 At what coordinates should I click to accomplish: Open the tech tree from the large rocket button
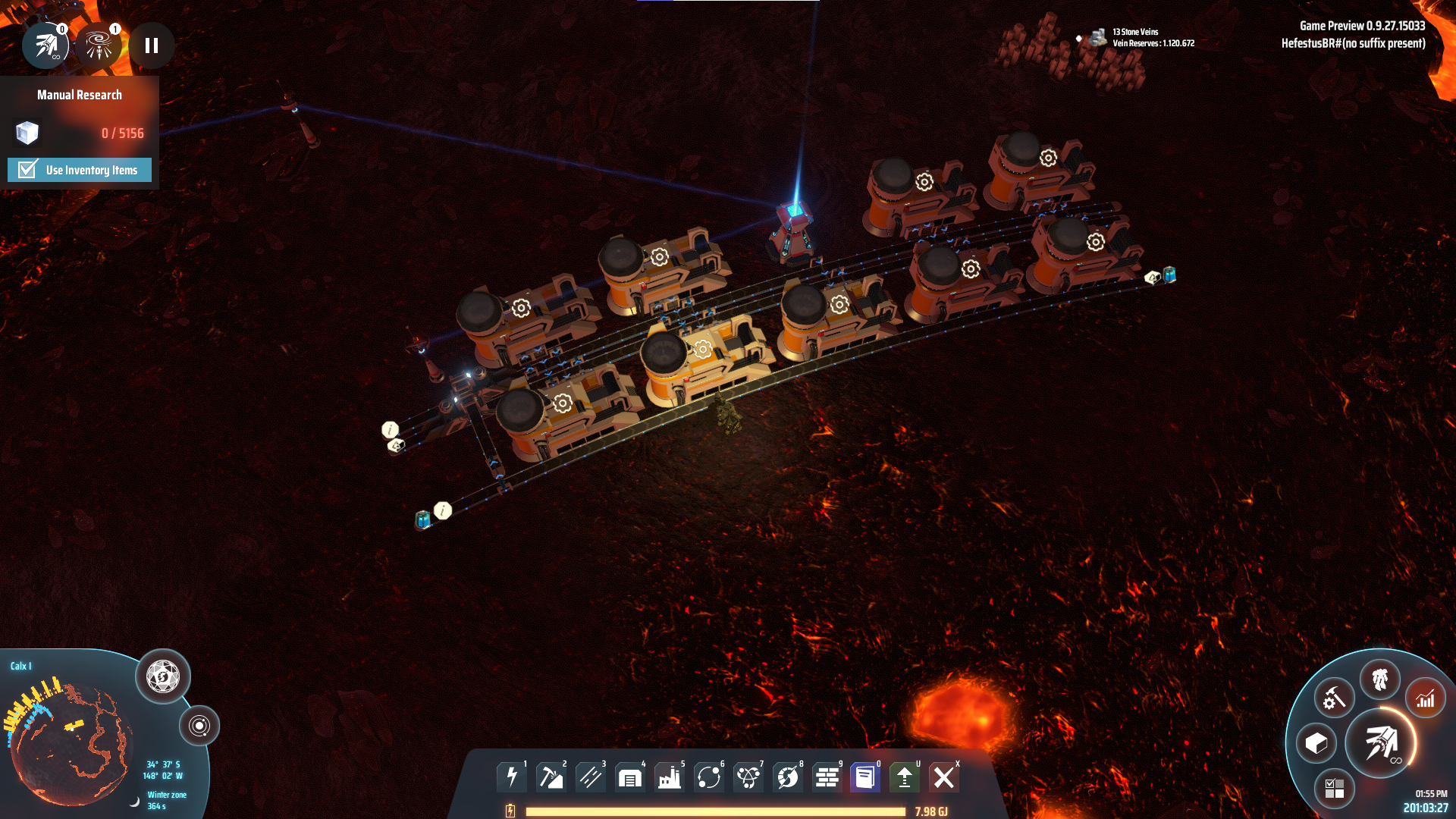1381,743
